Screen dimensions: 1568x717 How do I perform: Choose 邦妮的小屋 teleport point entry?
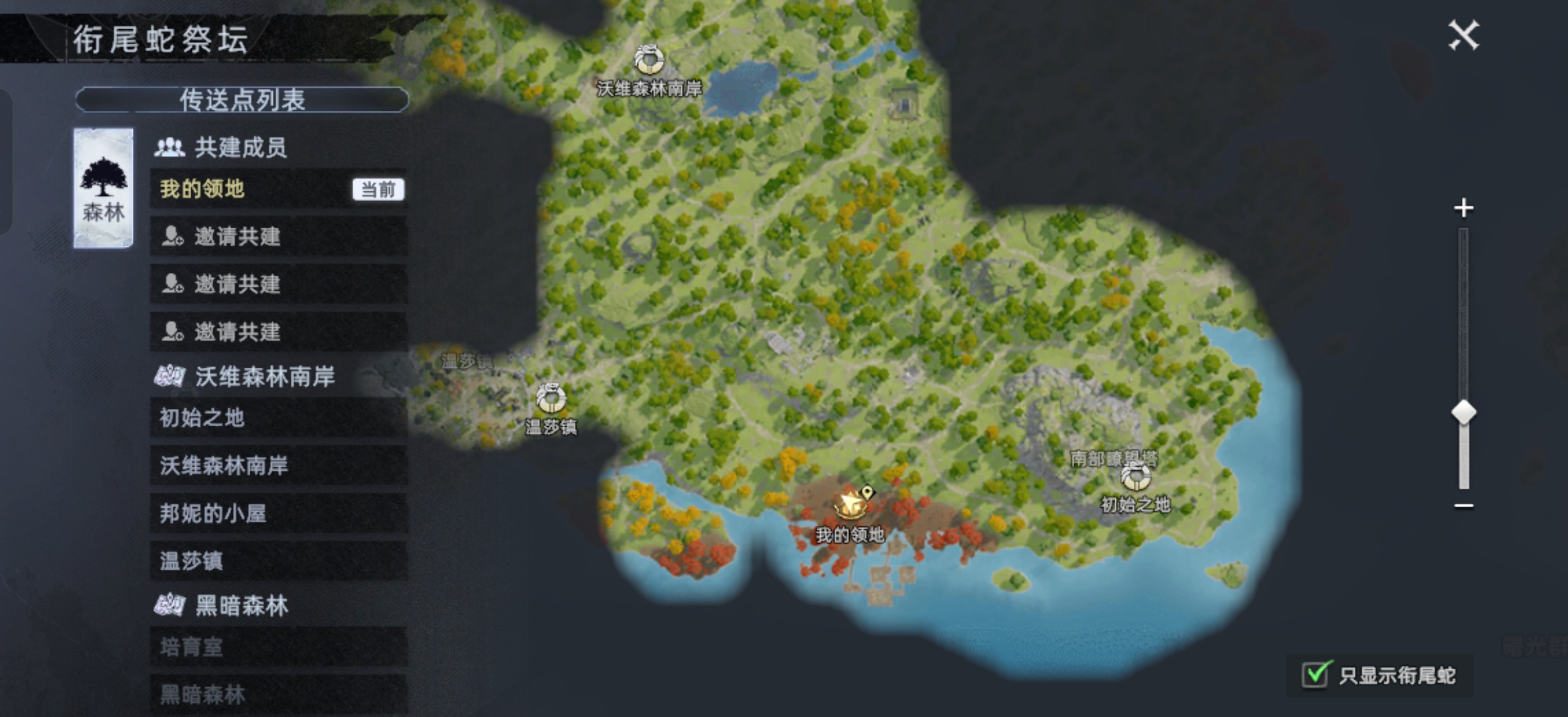coord(279,513)
